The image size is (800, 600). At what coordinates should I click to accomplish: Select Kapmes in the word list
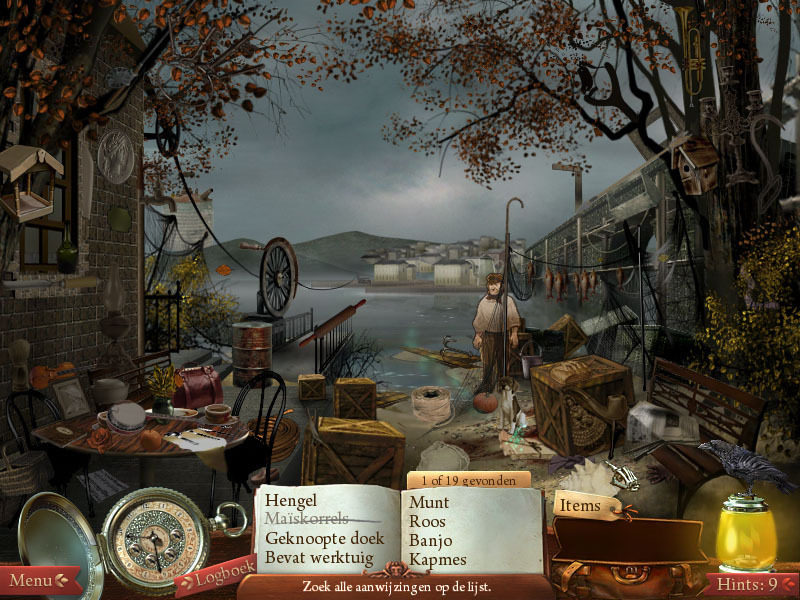coord(438,560)
